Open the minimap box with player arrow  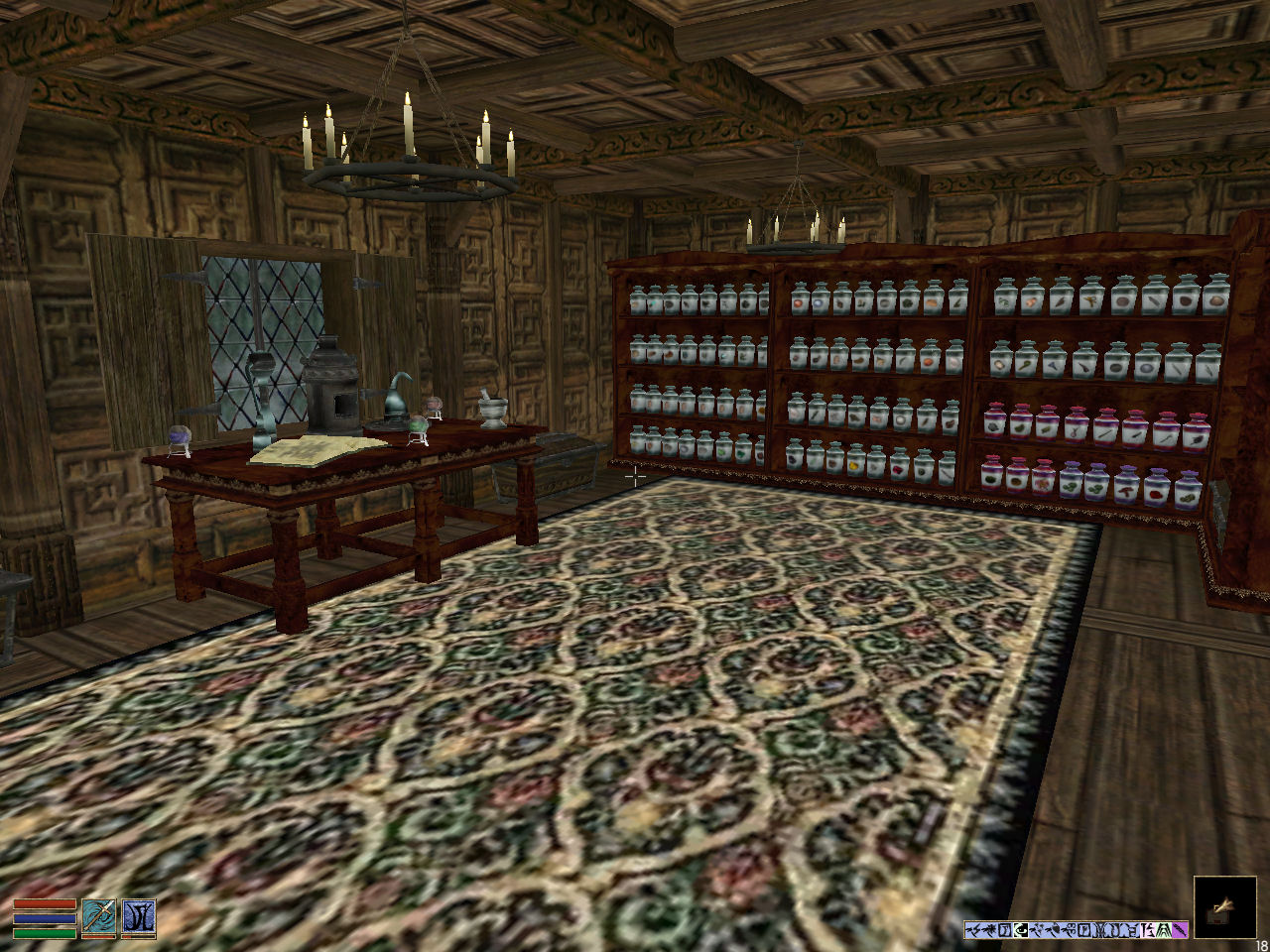point(1223,905)
